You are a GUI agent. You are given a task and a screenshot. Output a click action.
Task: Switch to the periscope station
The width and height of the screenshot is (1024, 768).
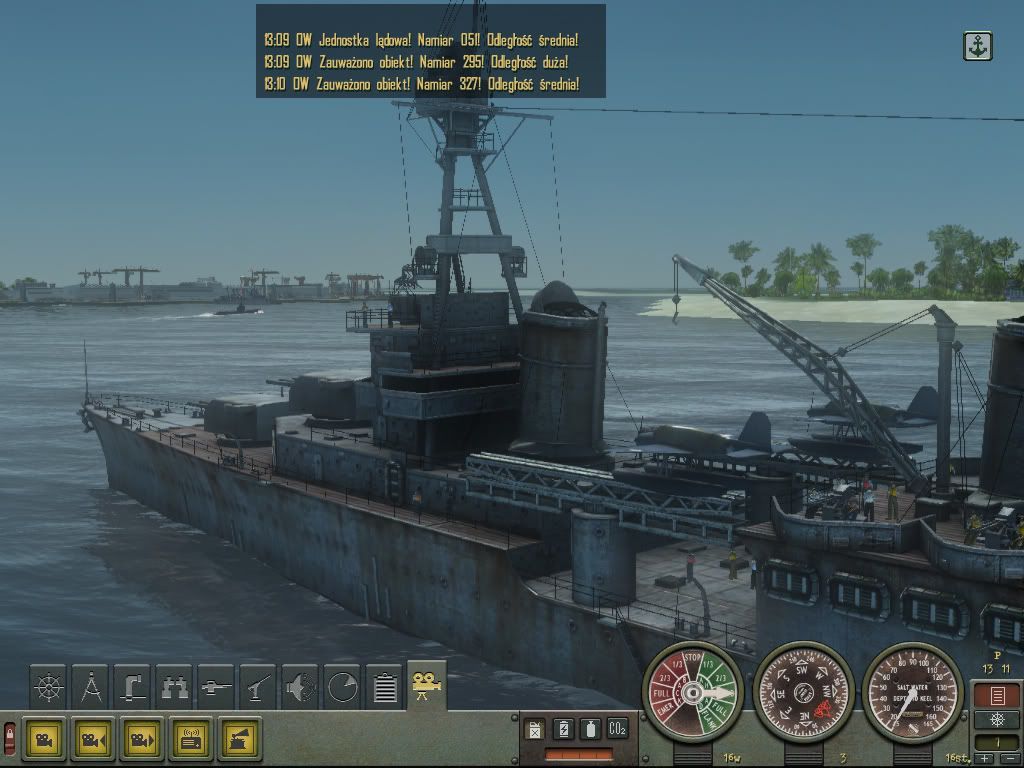tap(132, 688)
